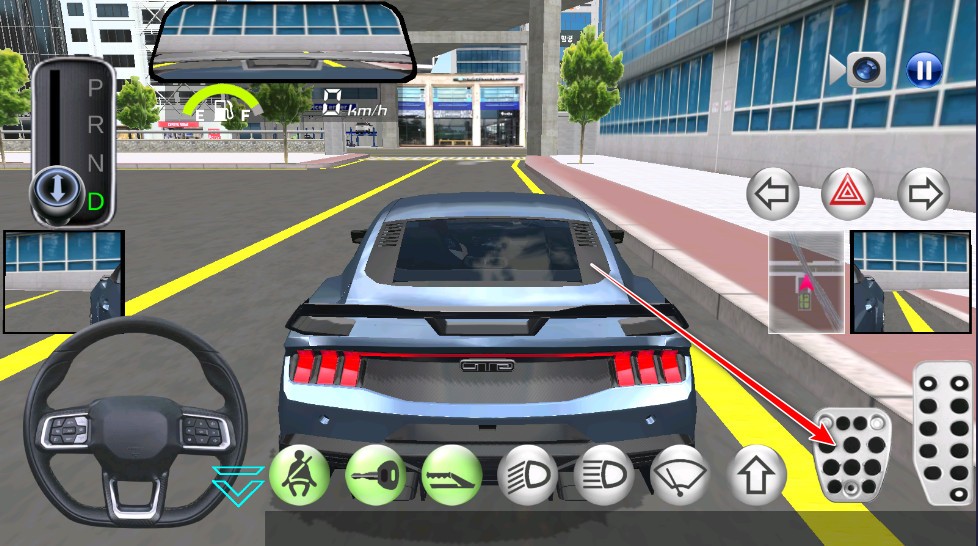Switch camera view with the camera icon
The width and height of the screenshot is (978, 546).
pyautogui.click(x=866, y=69)
